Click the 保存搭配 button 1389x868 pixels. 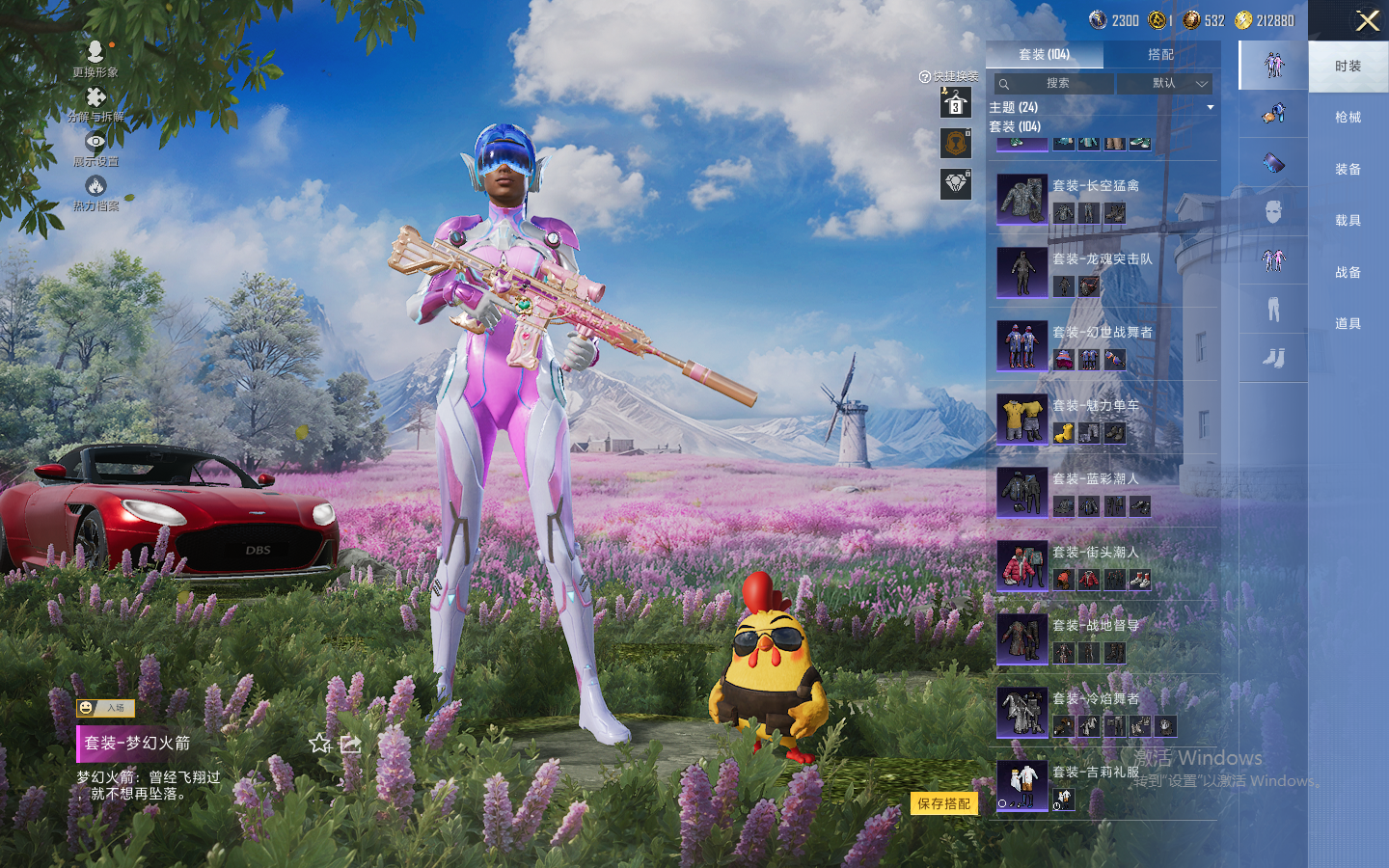pyautogui.click(x=943, y=803)
